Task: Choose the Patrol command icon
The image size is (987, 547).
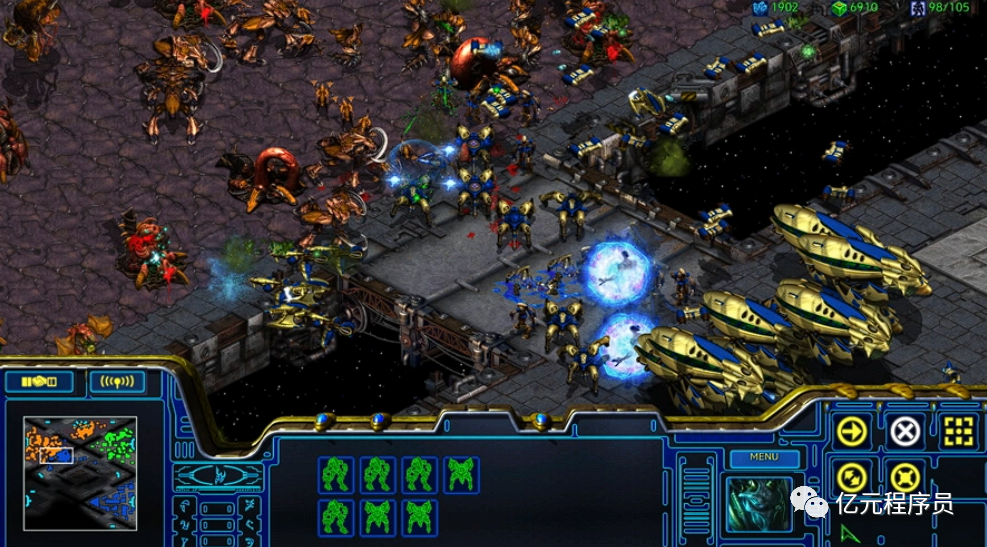Action: (x=852, y=477)
